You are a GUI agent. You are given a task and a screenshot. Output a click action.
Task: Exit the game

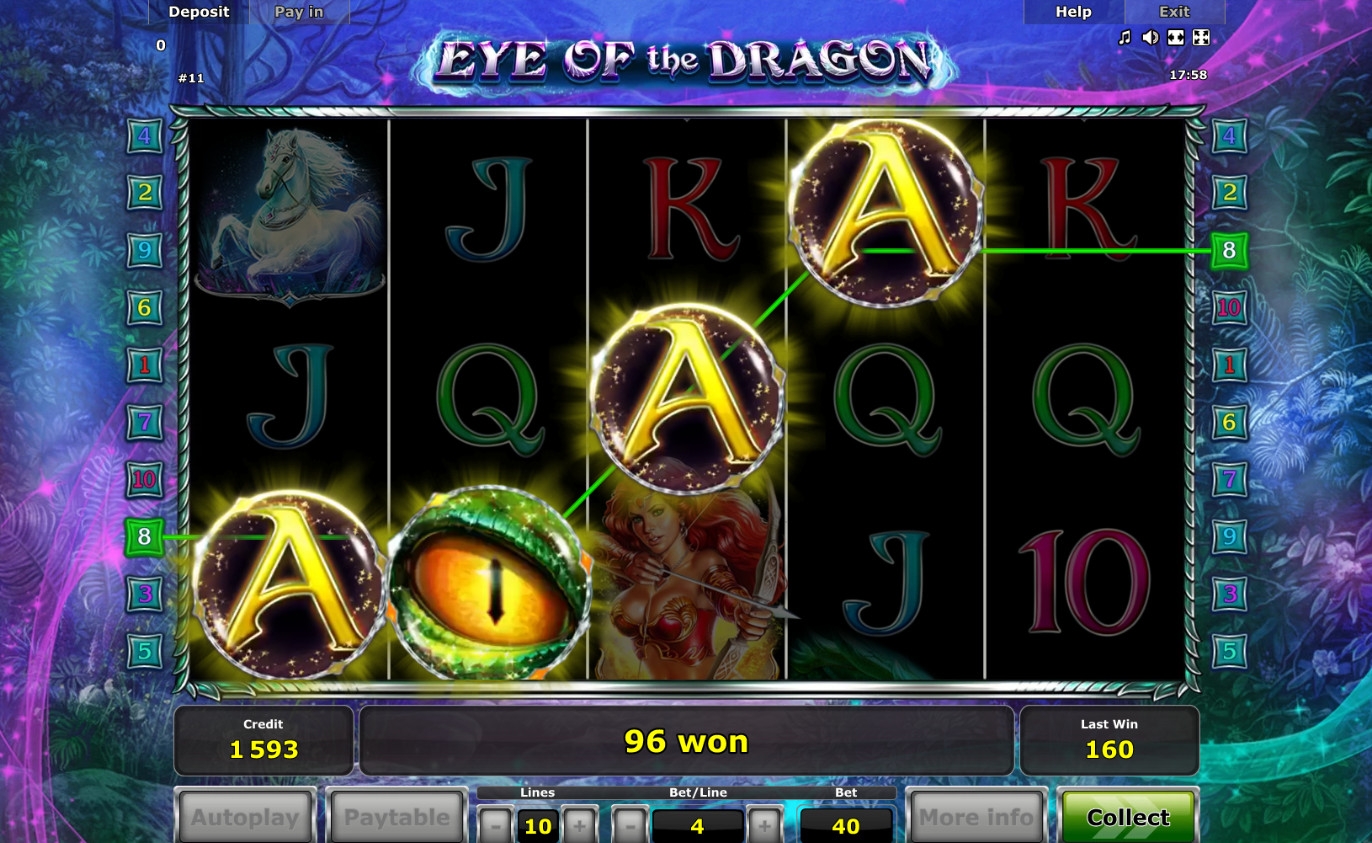point(1174,12)
